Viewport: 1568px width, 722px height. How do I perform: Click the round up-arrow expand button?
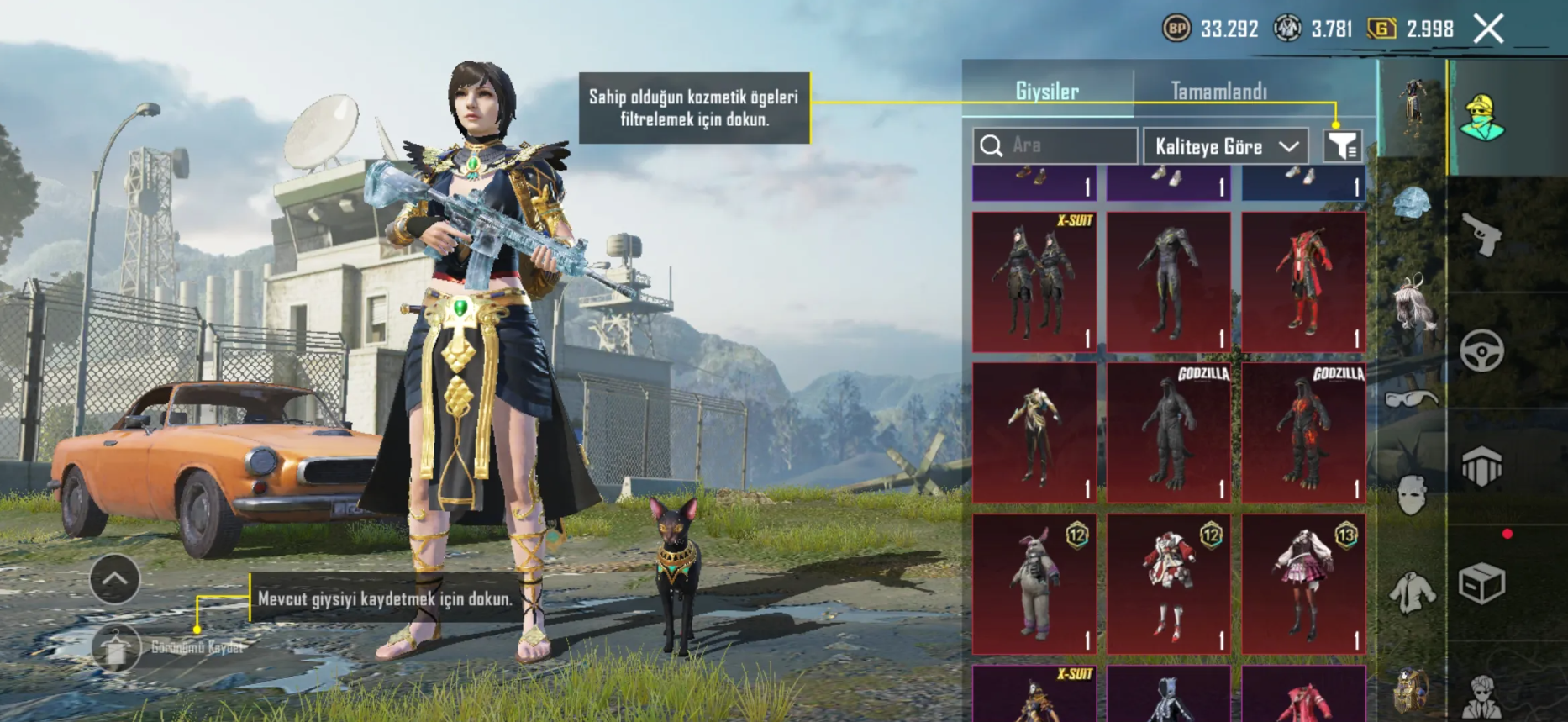coord(115,578)
